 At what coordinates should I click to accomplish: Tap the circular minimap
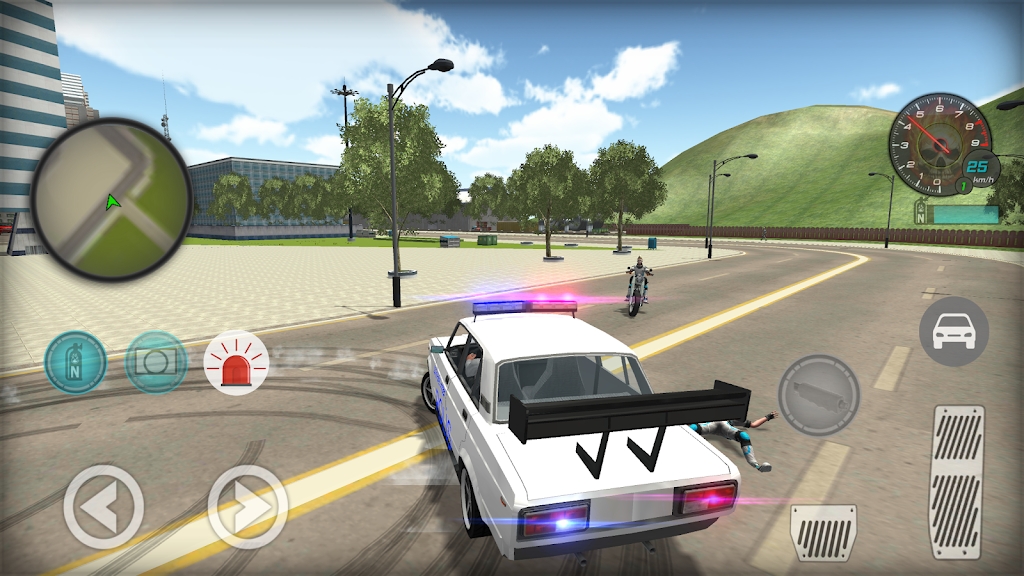pyautogui.click(x=111, y=199)
